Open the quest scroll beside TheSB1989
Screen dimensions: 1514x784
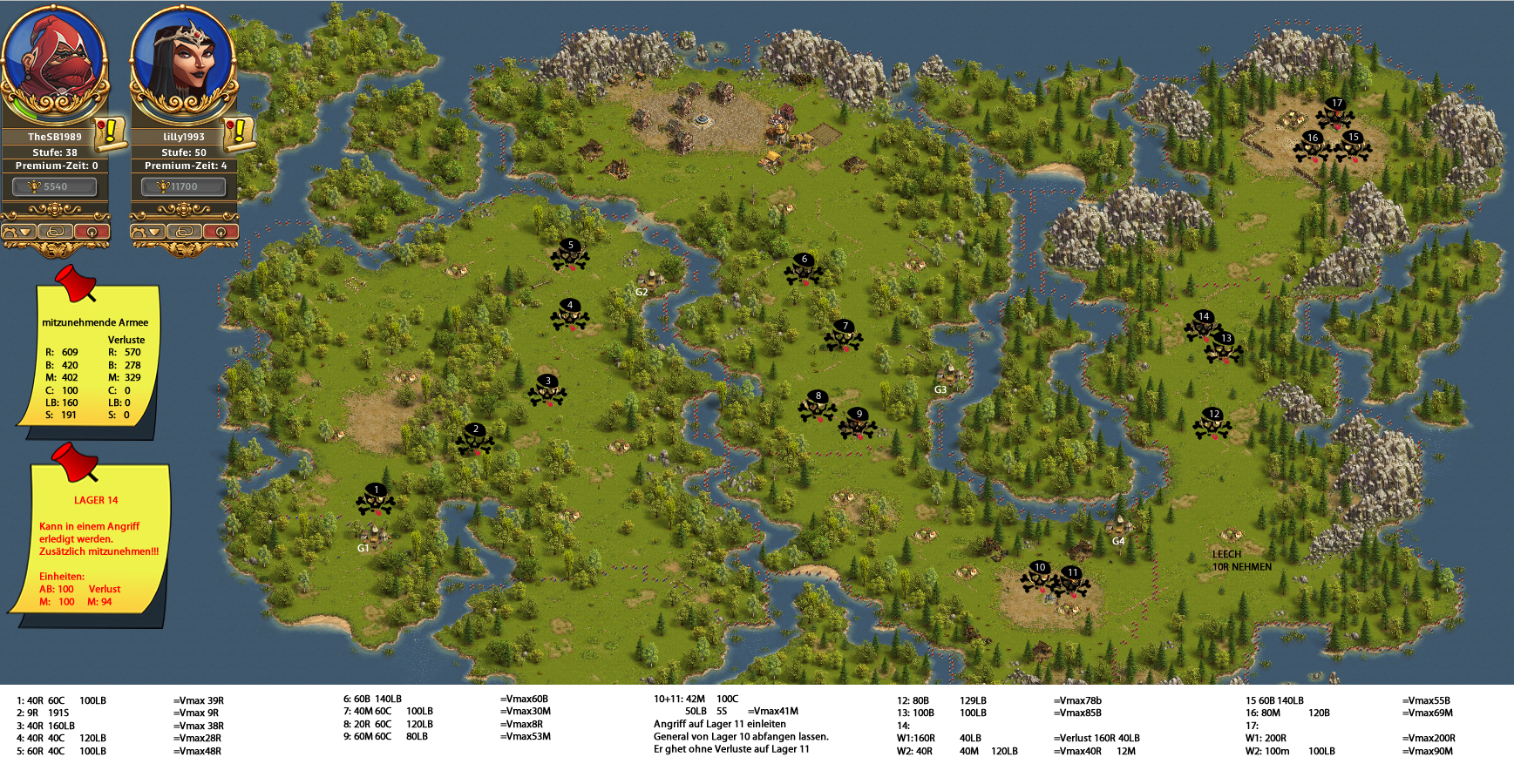pyautogui.click(x=110, y=133)
